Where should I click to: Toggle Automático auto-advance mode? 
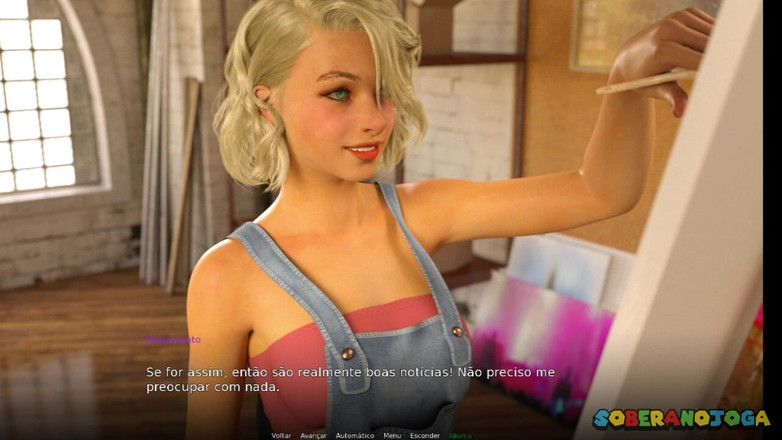[x=355, y=435]
